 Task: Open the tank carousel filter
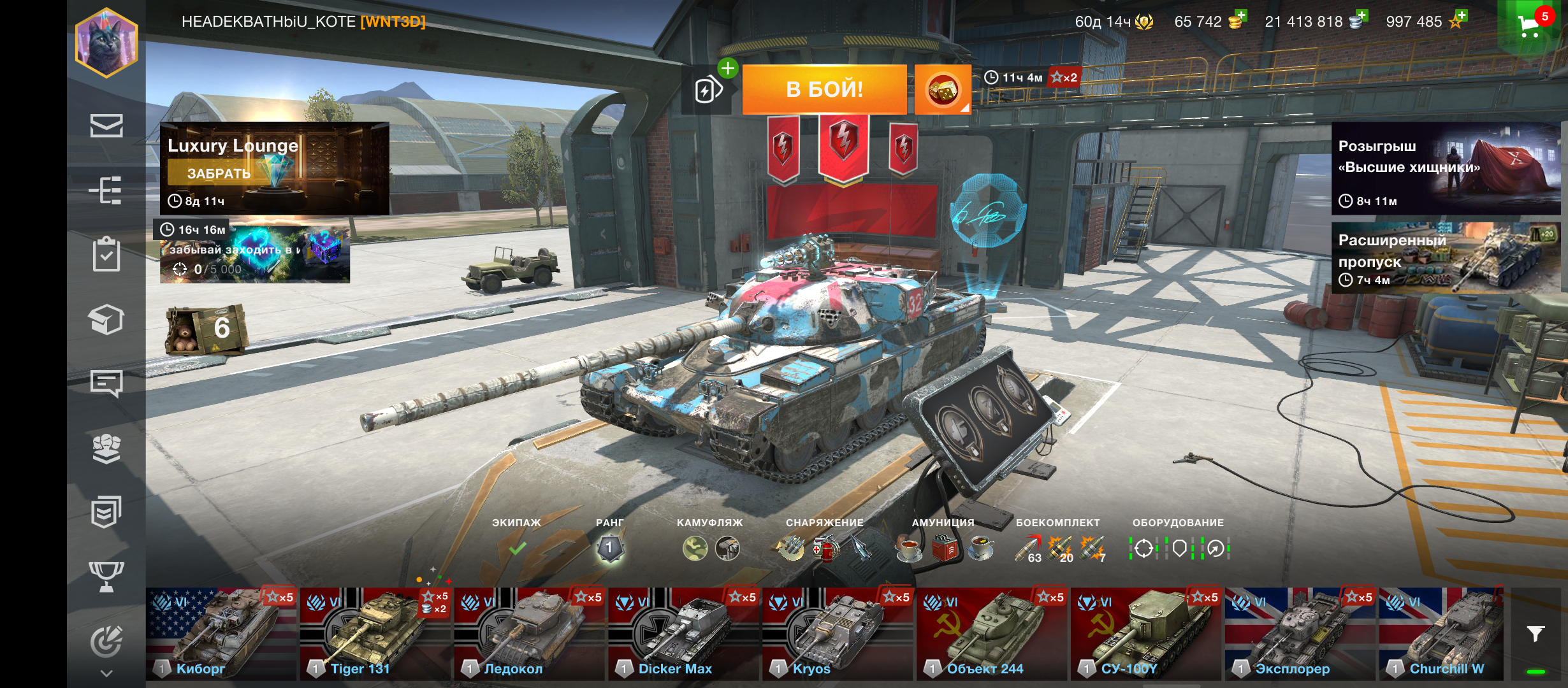click(x=1535, y=634)
